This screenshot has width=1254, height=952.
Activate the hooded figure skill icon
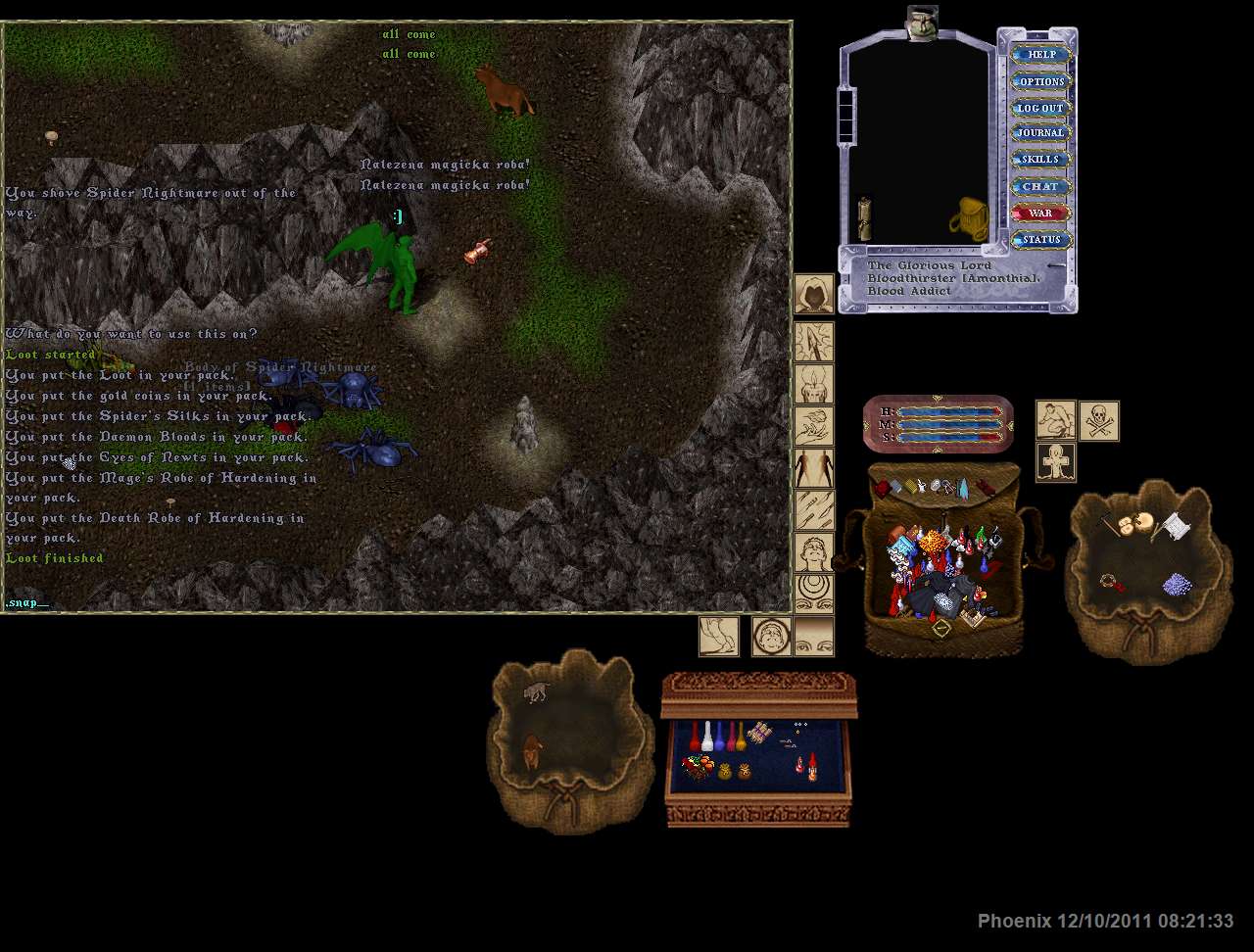pyautogui.click(x=813, y=294)
